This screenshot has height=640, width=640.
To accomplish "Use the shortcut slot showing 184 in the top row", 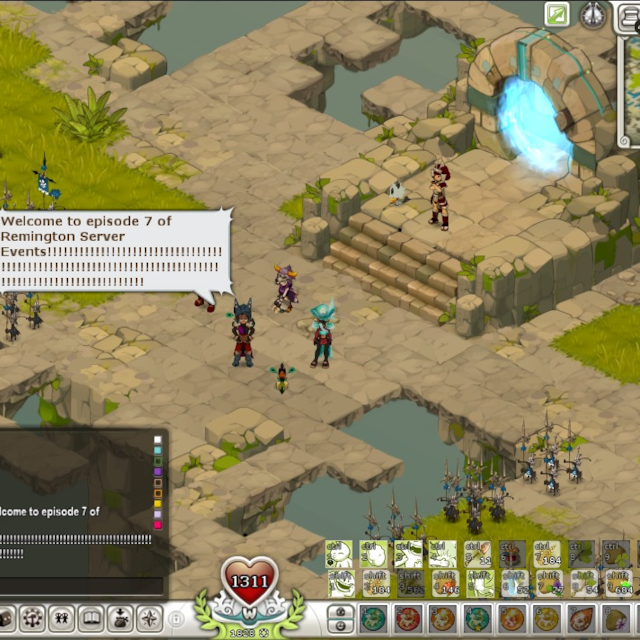I will coord(547,554).
